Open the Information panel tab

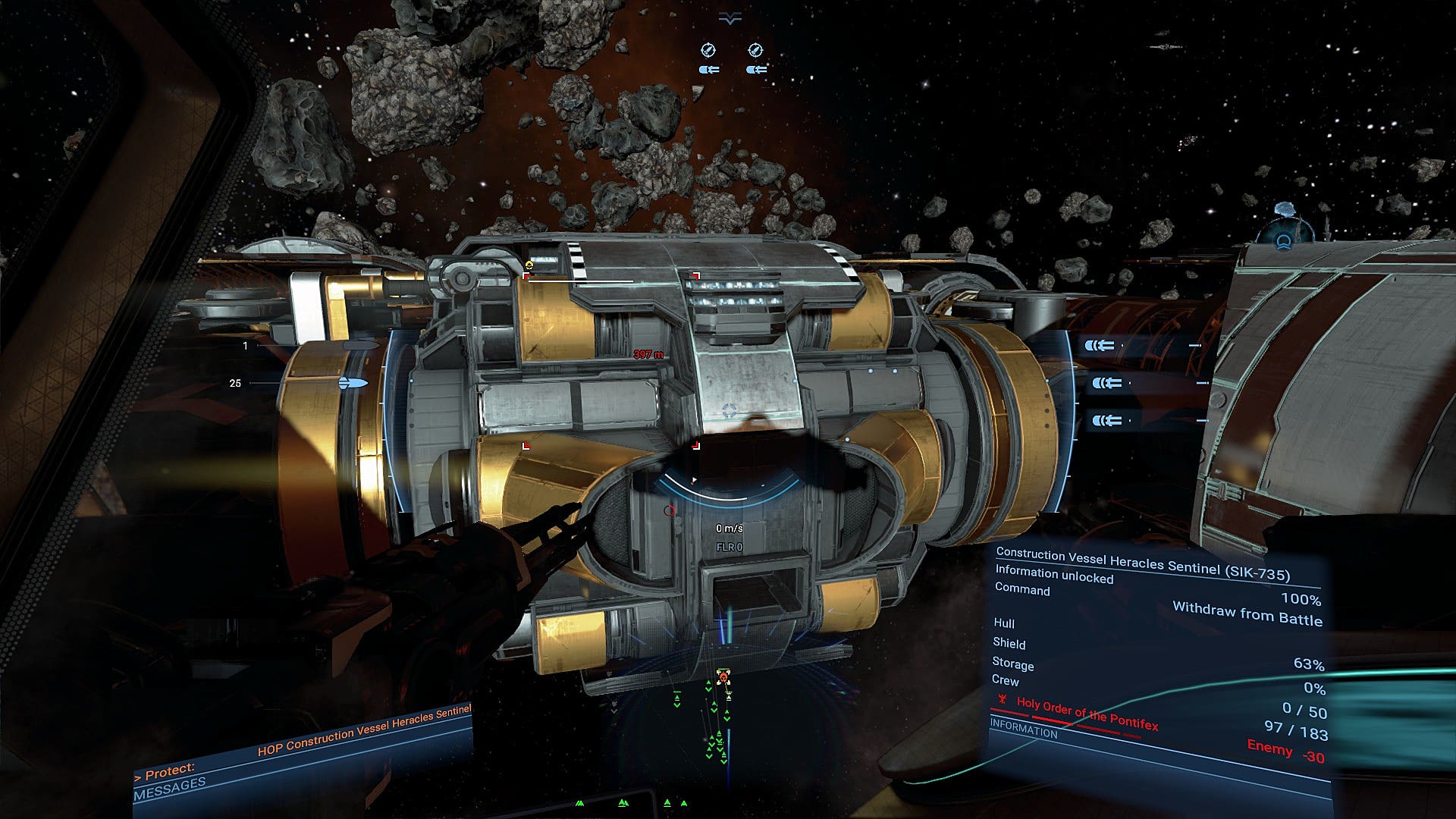[x=1023, y=730]
